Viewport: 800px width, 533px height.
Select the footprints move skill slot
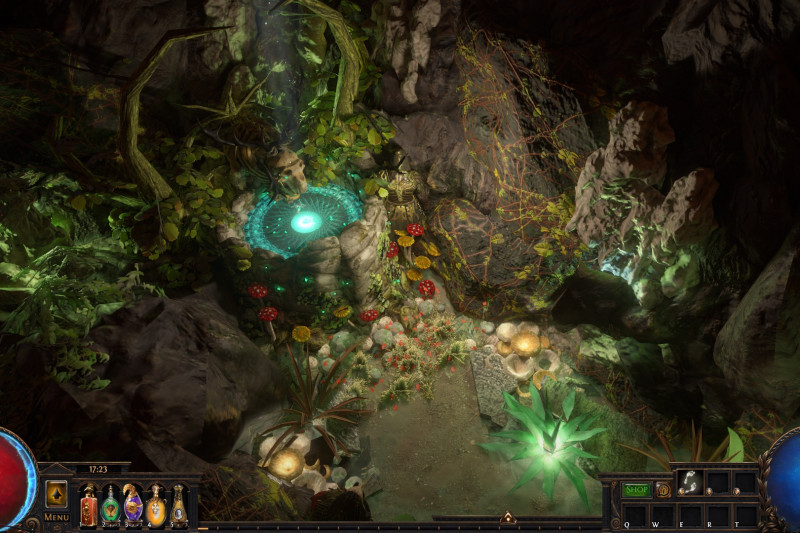[689, 482]
